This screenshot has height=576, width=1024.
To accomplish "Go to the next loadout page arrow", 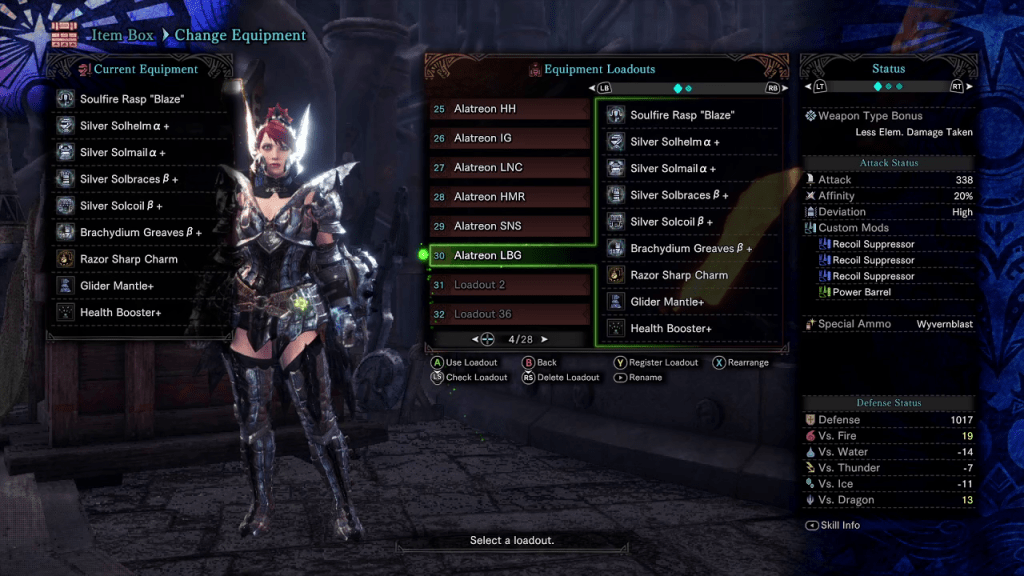I will point(544,340).
